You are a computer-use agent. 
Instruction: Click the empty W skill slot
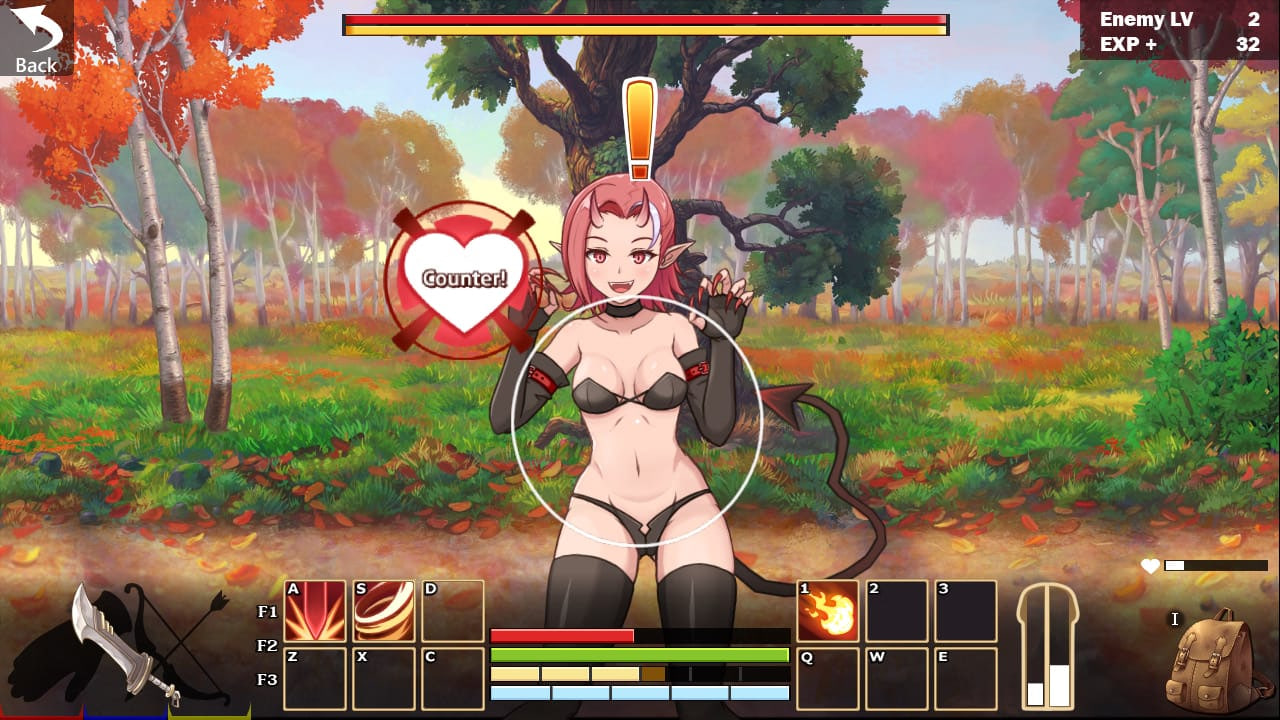pyautogui.click(x=897, y=680)
